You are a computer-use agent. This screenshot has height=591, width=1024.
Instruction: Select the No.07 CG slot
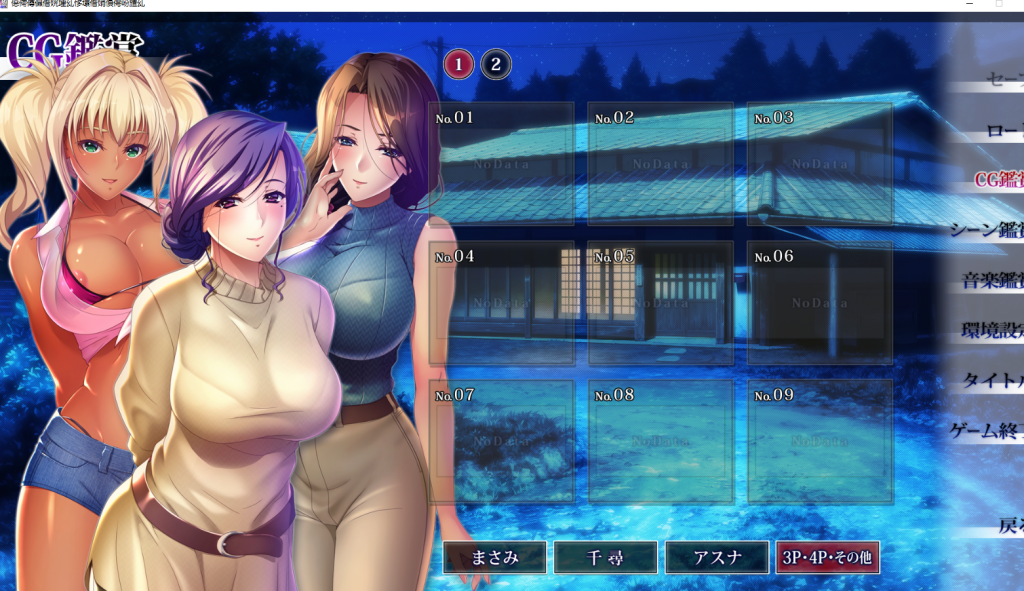501,440
